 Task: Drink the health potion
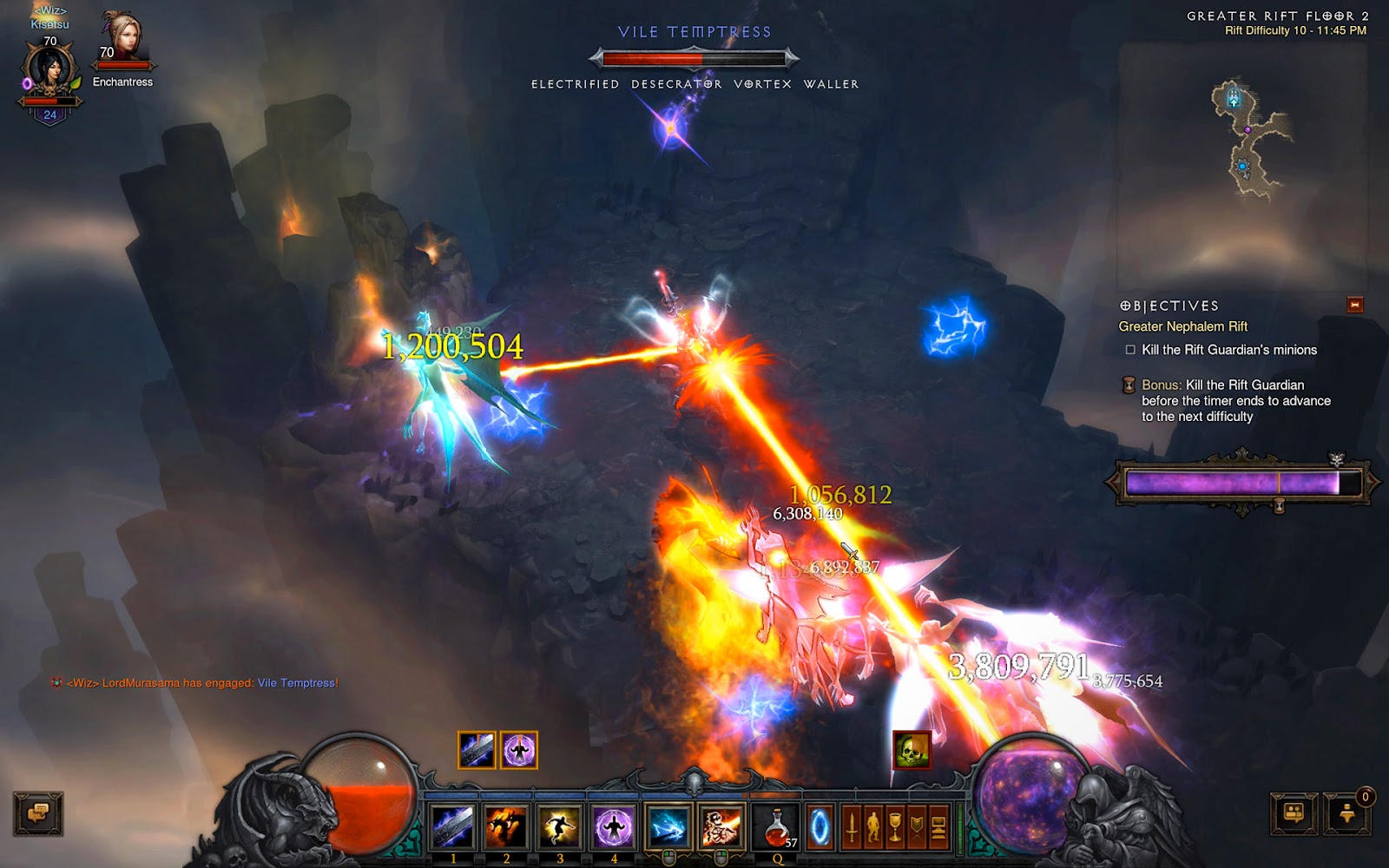pos(777,826)
